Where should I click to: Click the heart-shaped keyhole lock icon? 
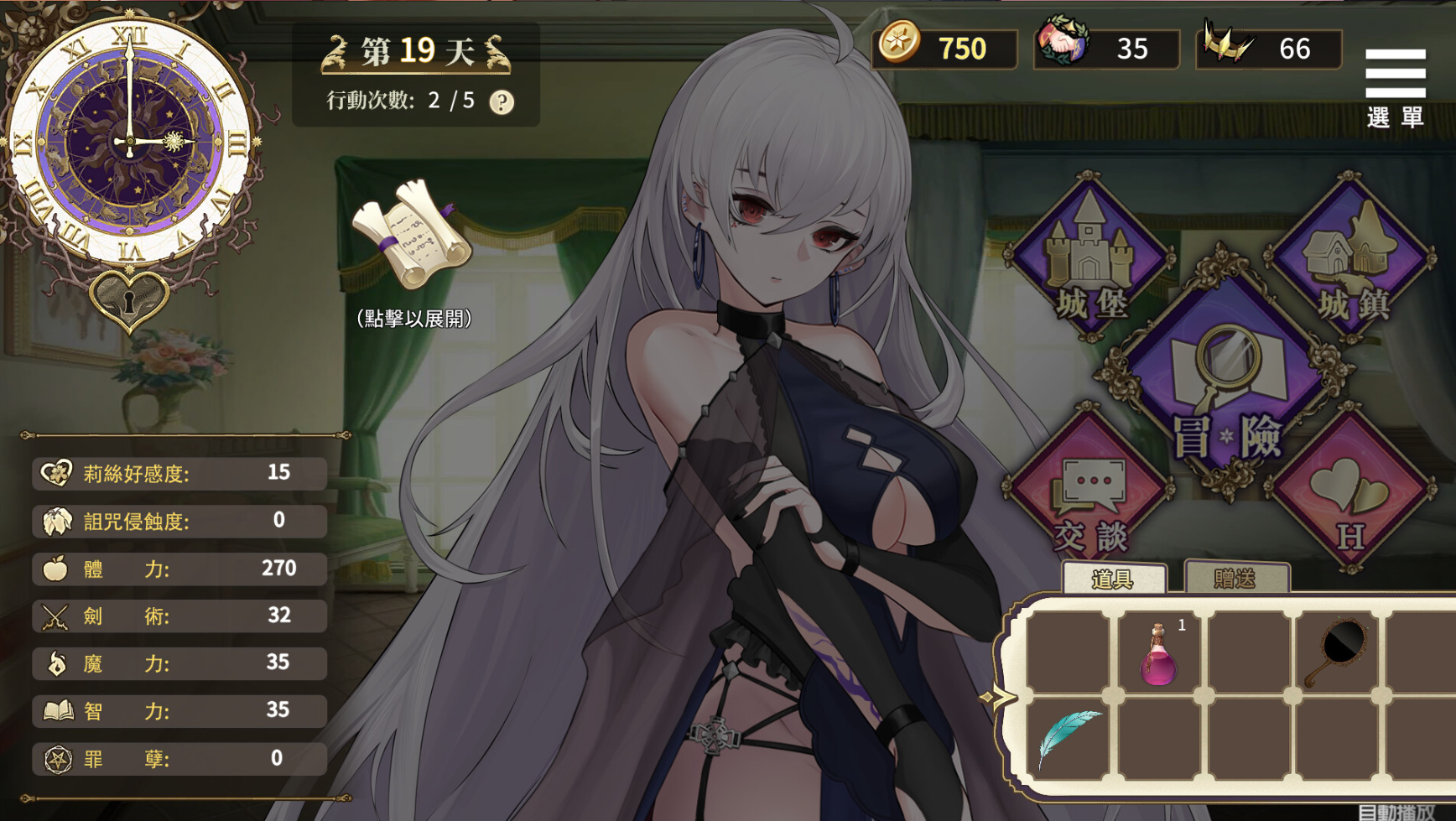tap(128, 298)
